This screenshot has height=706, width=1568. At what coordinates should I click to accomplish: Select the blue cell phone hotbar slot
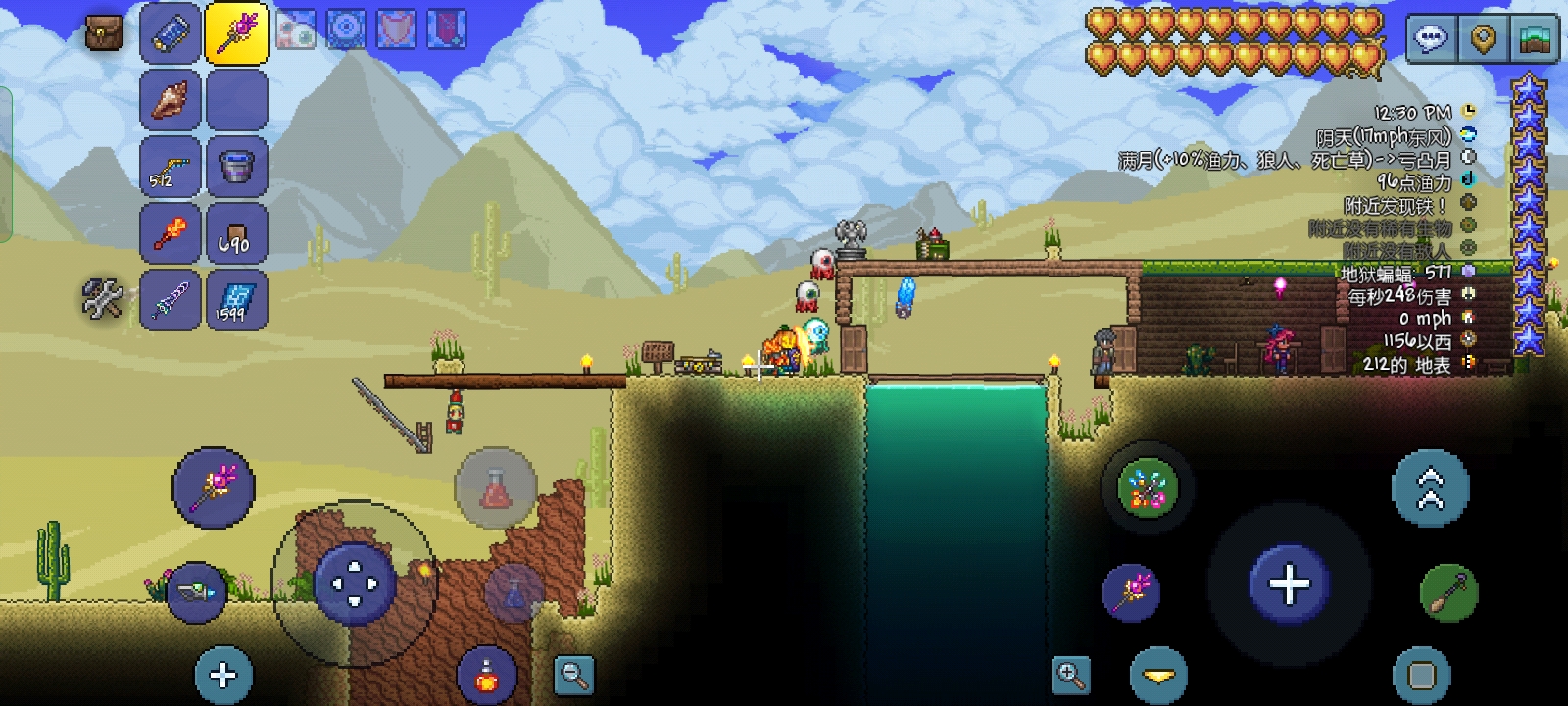(x=171, y=32)
